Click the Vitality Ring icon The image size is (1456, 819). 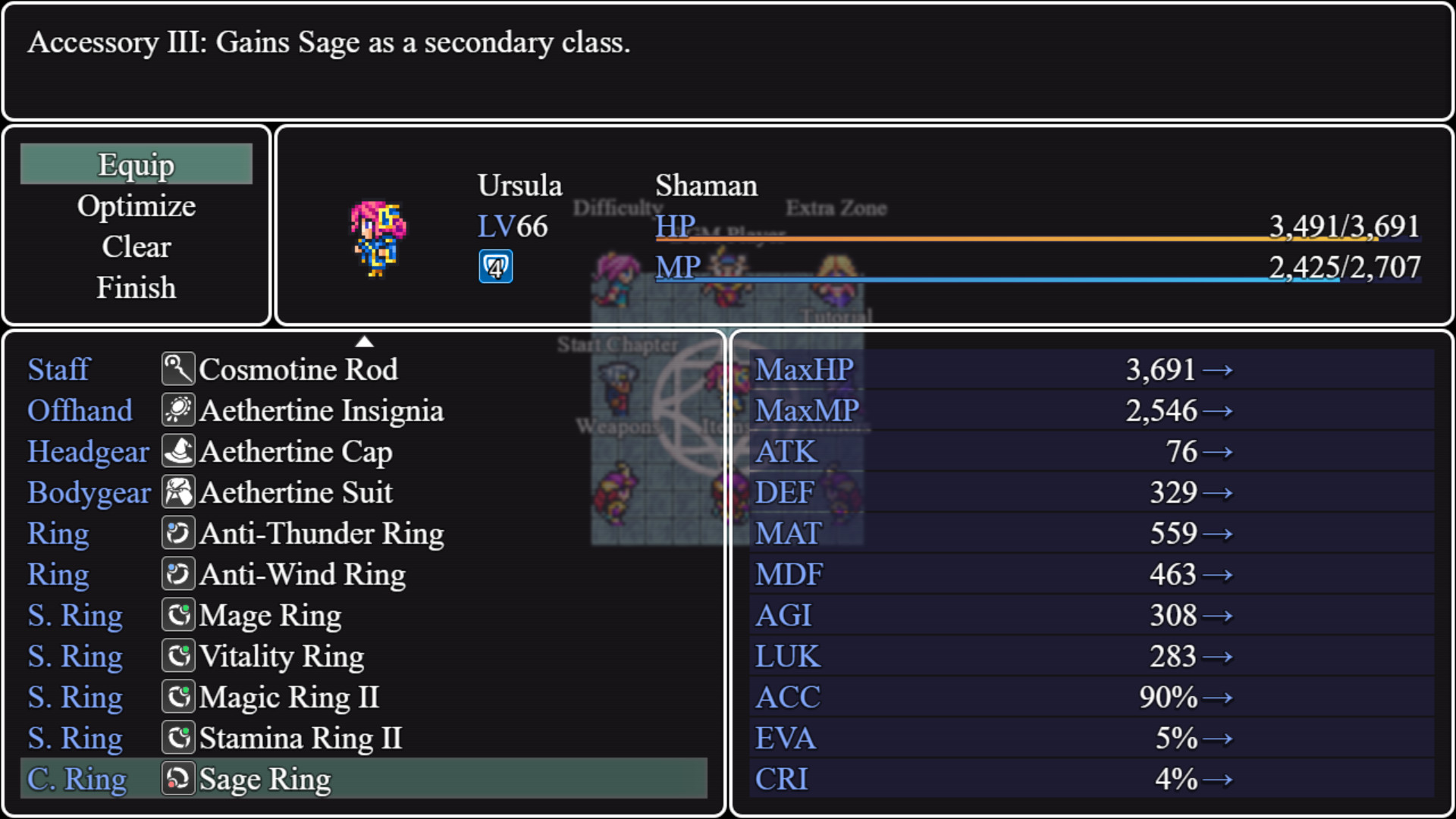pyautogui.click(x=178, y=656)
